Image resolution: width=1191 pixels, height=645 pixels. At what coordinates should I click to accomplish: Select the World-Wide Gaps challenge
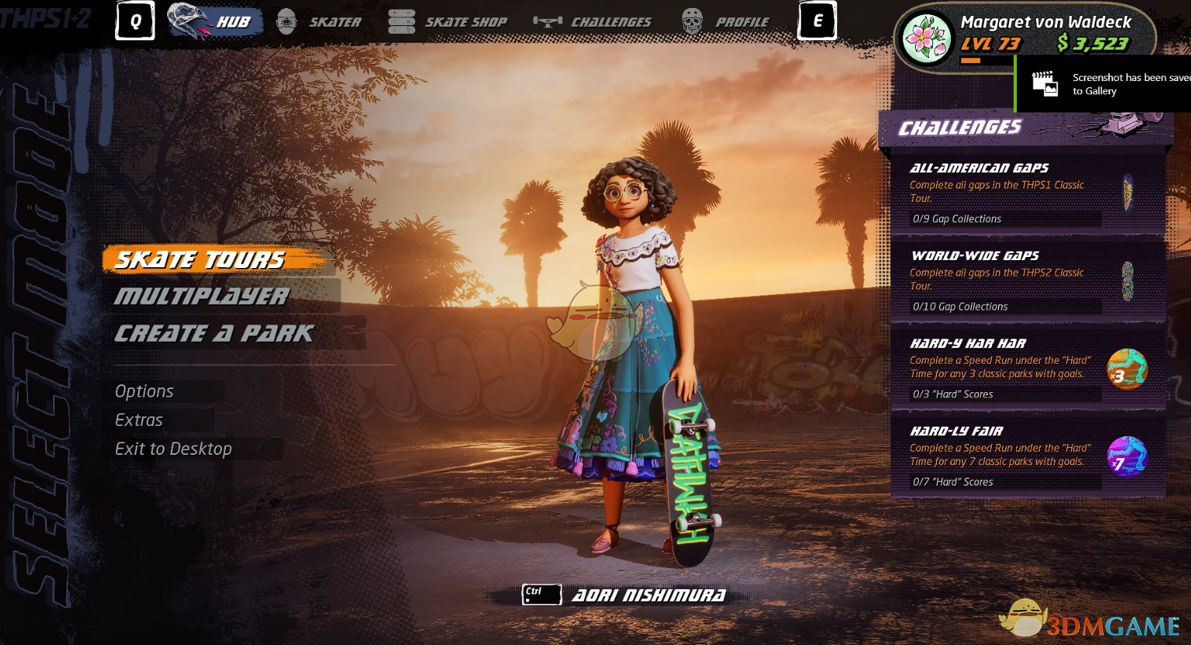(1026, 281)
